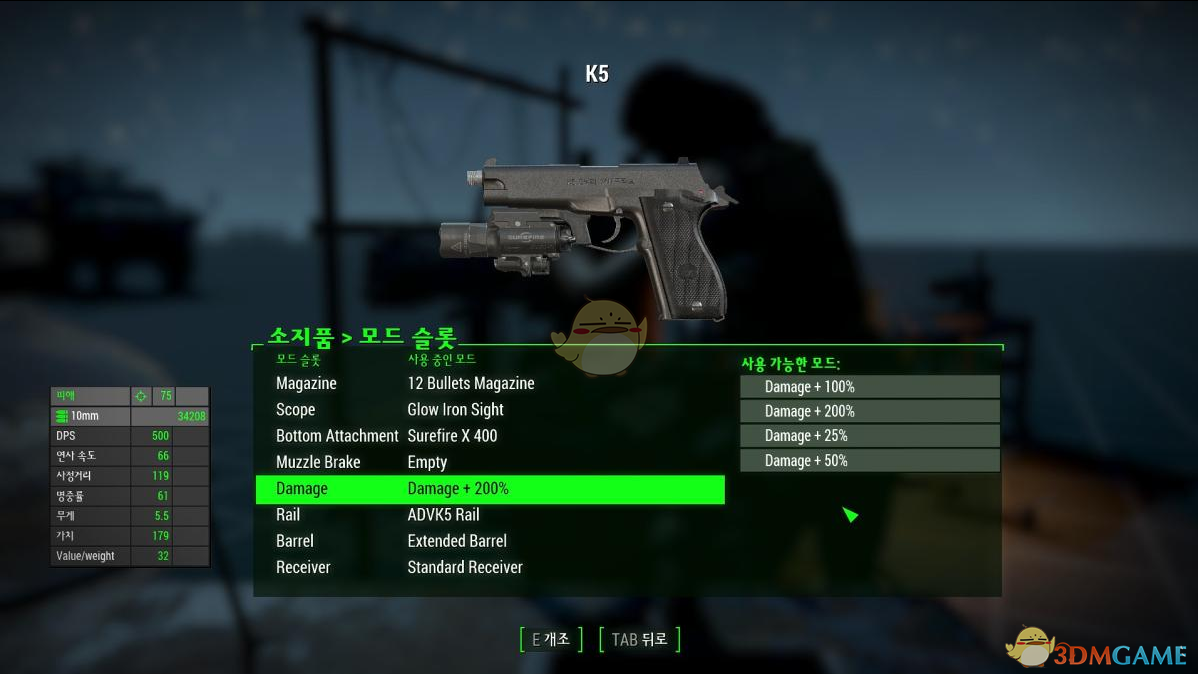1198x674 pixels.
Task: Apply the Damage + 50% mod
Action: click(x=869, y=460)
